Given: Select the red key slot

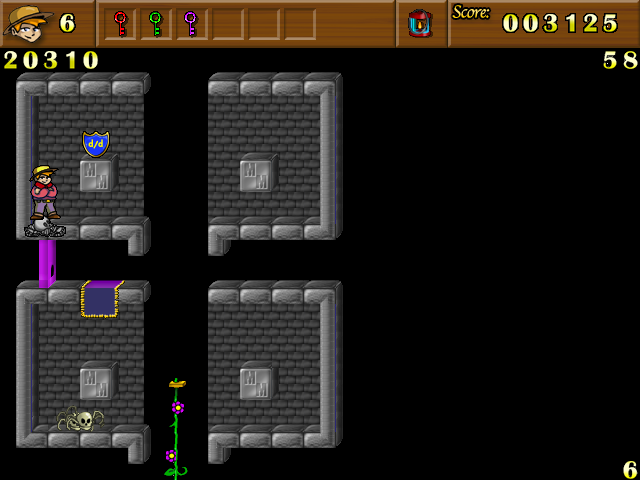Looking at the screenshot, I should [120, 23].
